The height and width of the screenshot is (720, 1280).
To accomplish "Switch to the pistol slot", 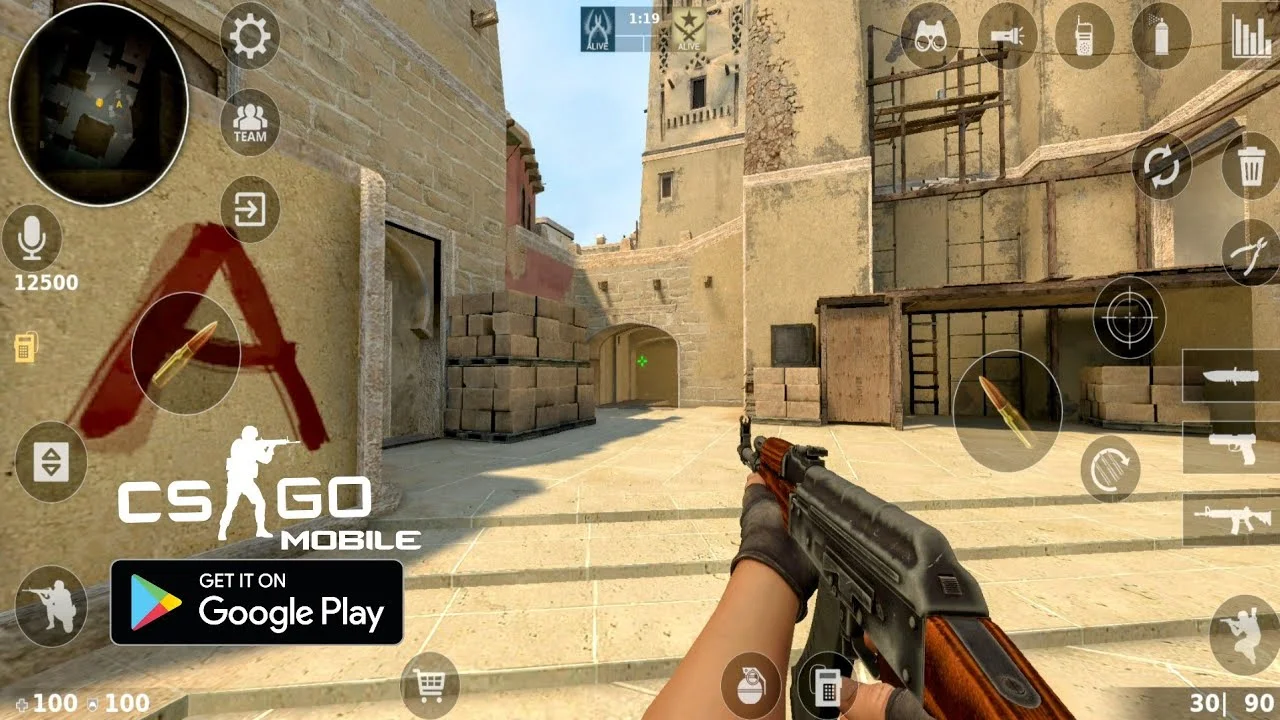I will click(1231, 447).
